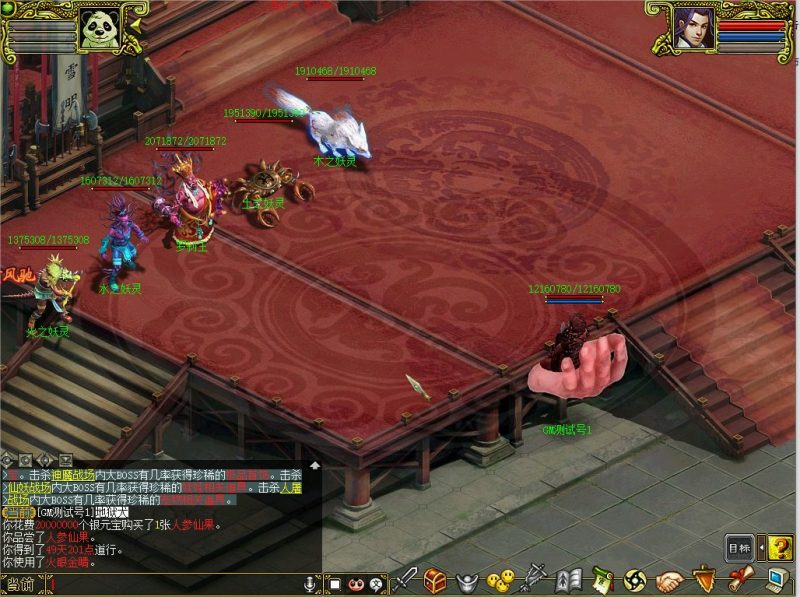The height and width of the screenshot is (597, 800).
Task: Click the chat log scroll-up arrow
Action: [315, 466]
